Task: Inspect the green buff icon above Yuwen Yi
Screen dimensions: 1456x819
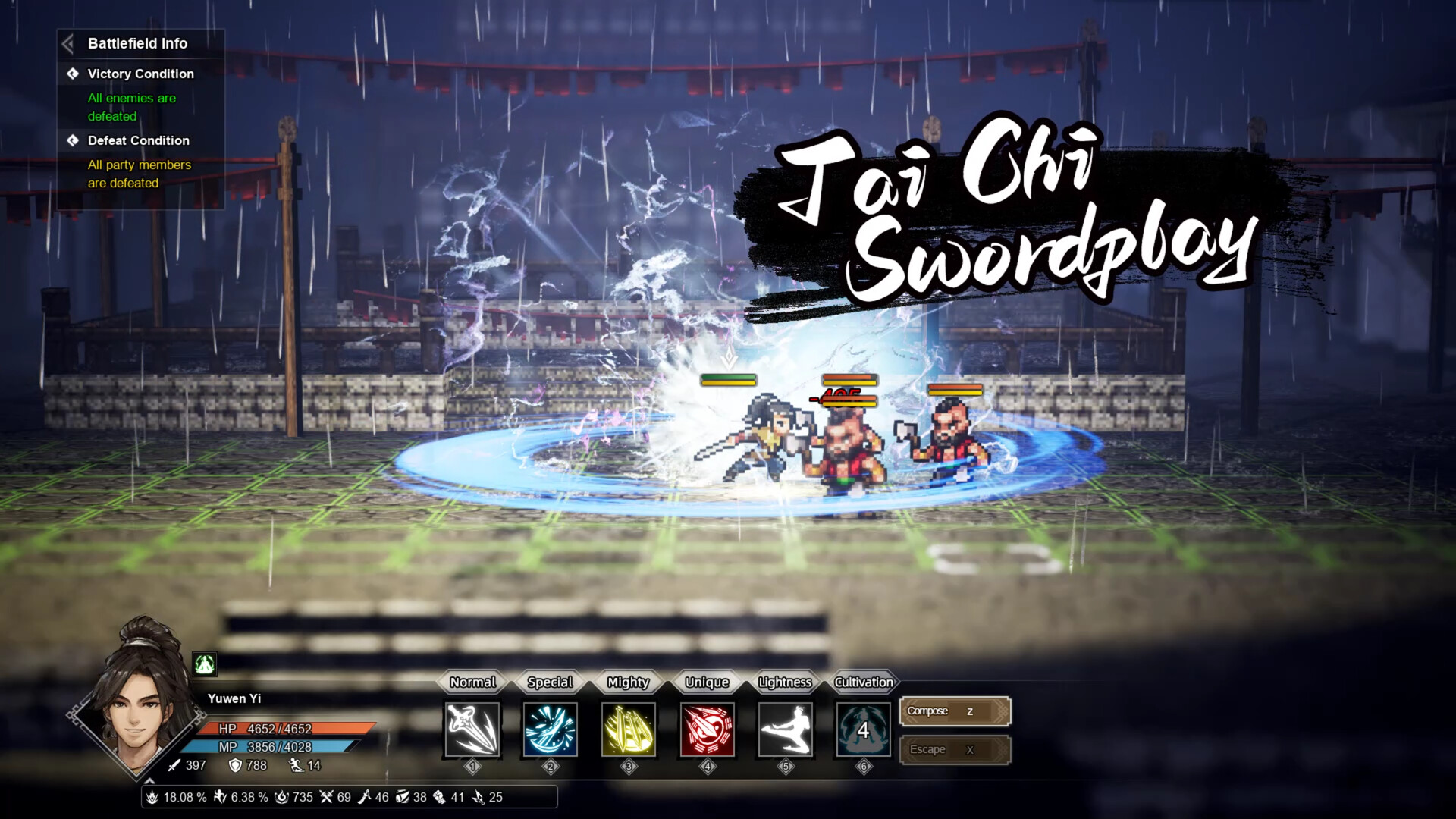Action: click(203, 664)
